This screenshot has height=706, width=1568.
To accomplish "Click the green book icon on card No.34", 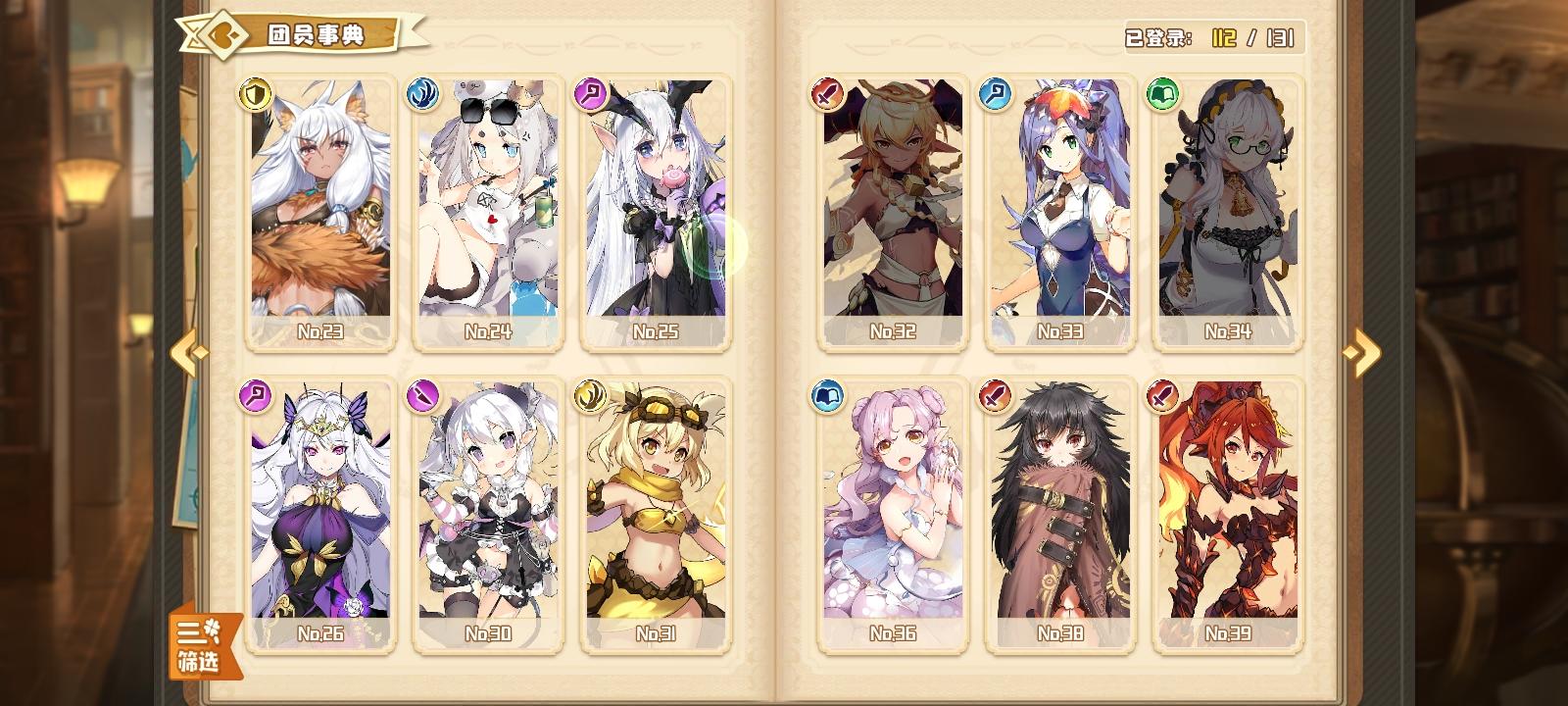I will click(x=1161, y=95).
